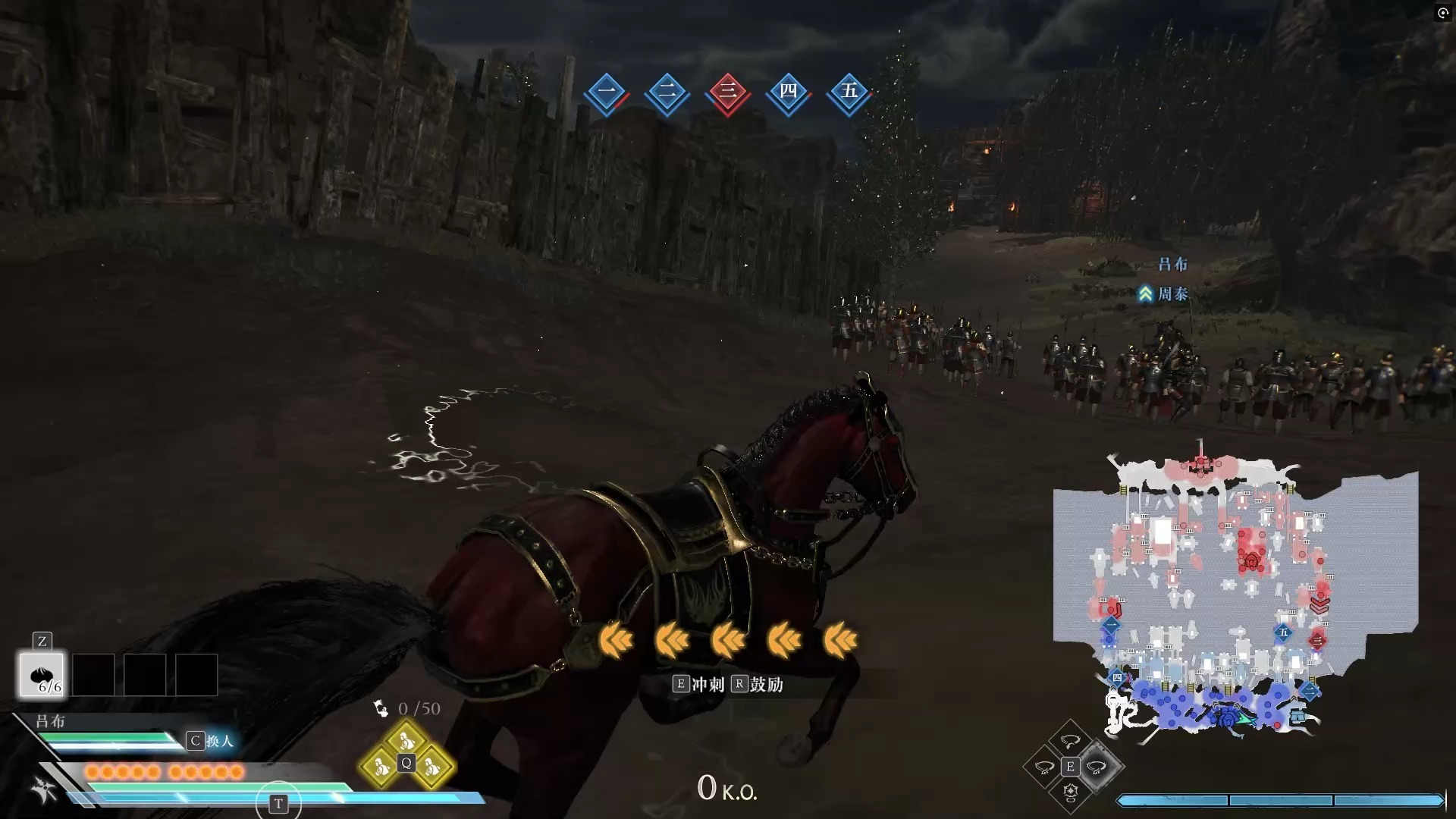Select the blue 一 objective diamond at top

(x=606, y=93)
